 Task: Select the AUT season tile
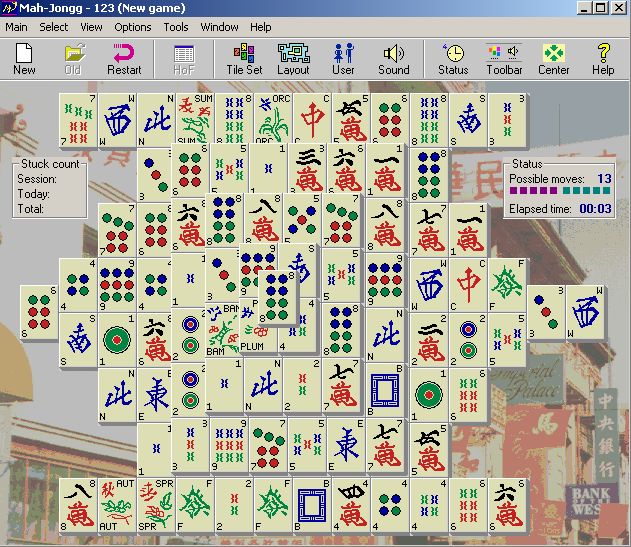point(118,503)
